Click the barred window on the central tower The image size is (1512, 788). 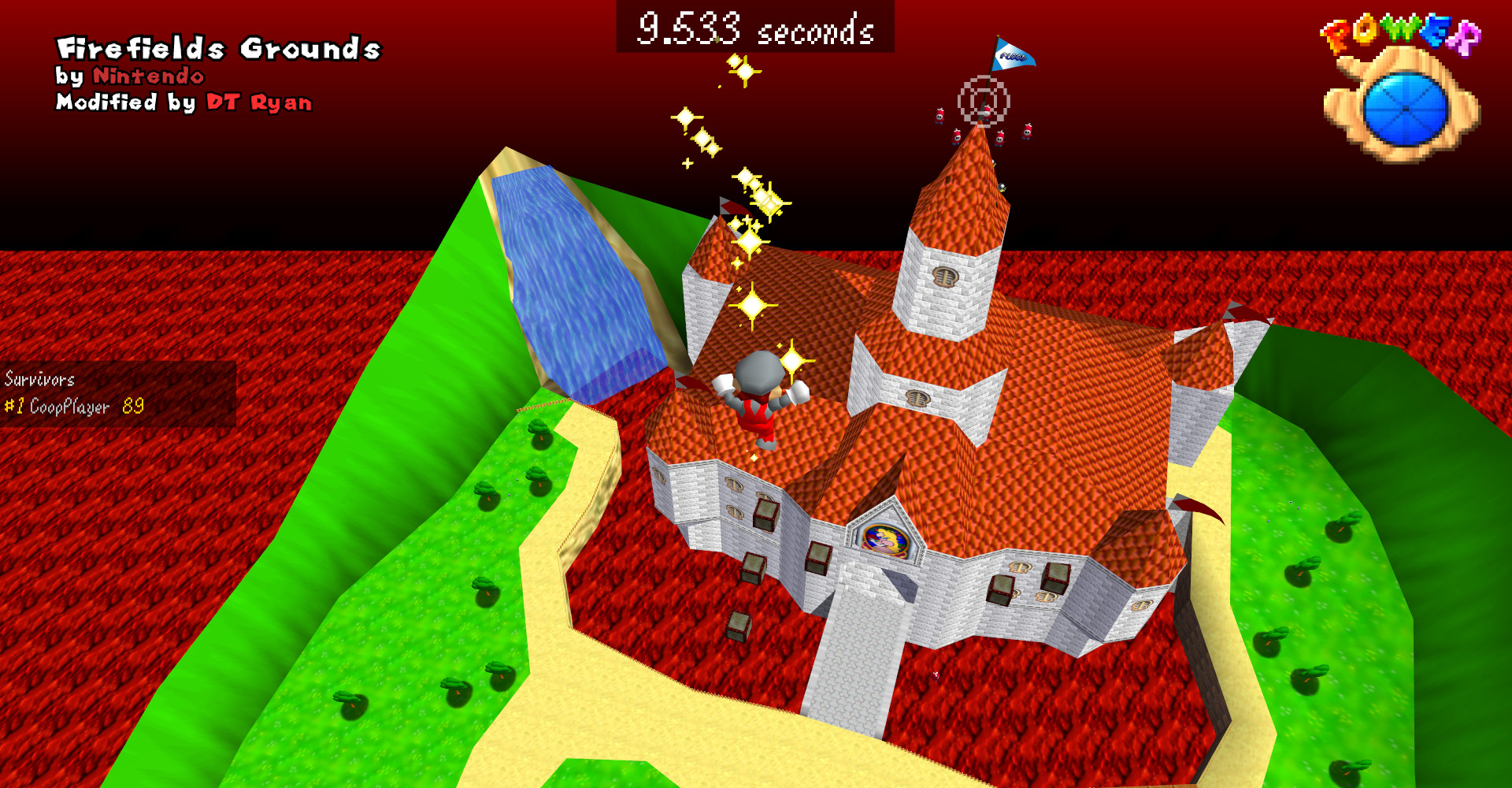945,276
